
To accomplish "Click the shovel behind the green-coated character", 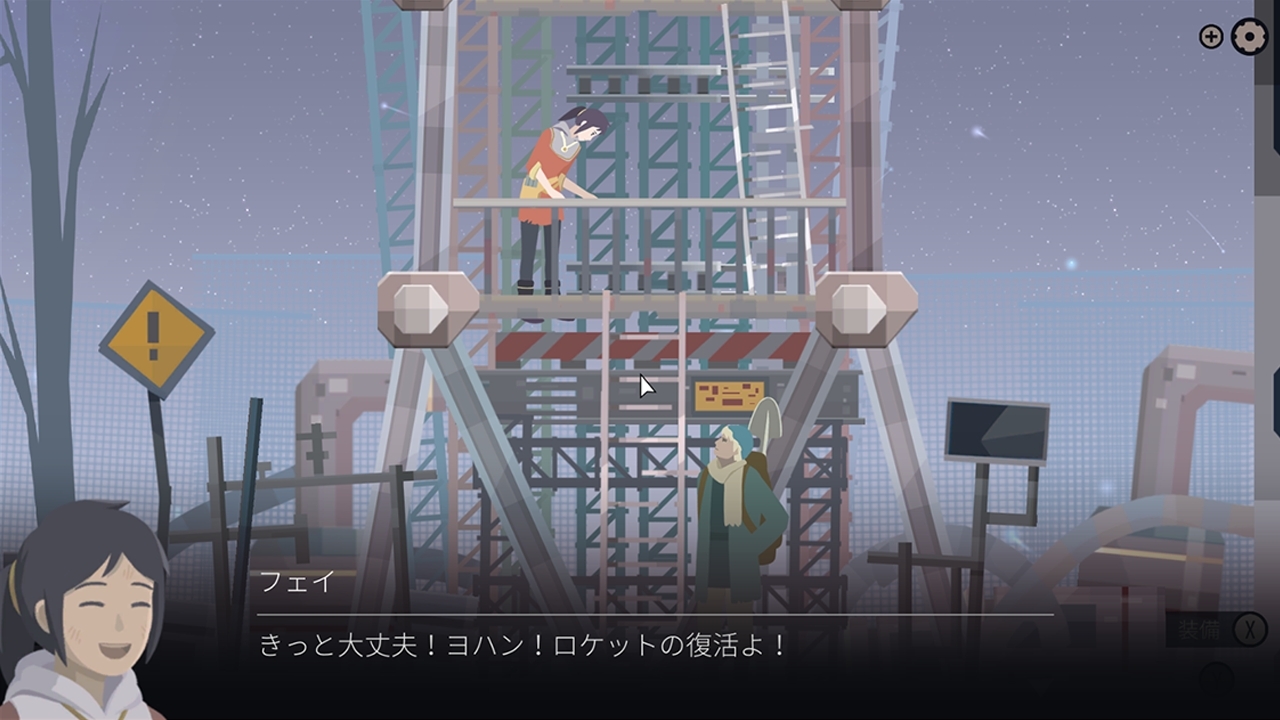I will click(x=766, y=420).
